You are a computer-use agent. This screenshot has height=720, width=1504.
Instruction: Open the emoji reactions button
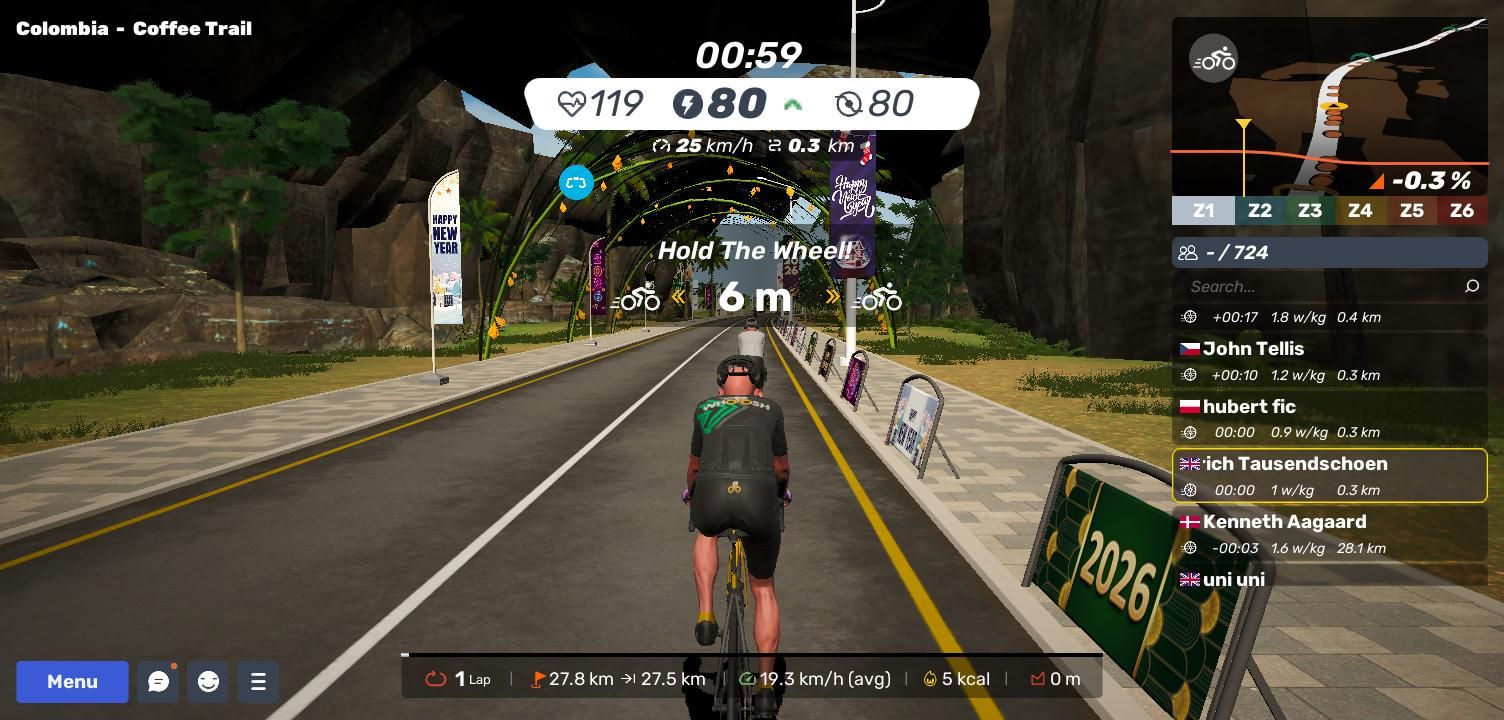pos(208,682)
